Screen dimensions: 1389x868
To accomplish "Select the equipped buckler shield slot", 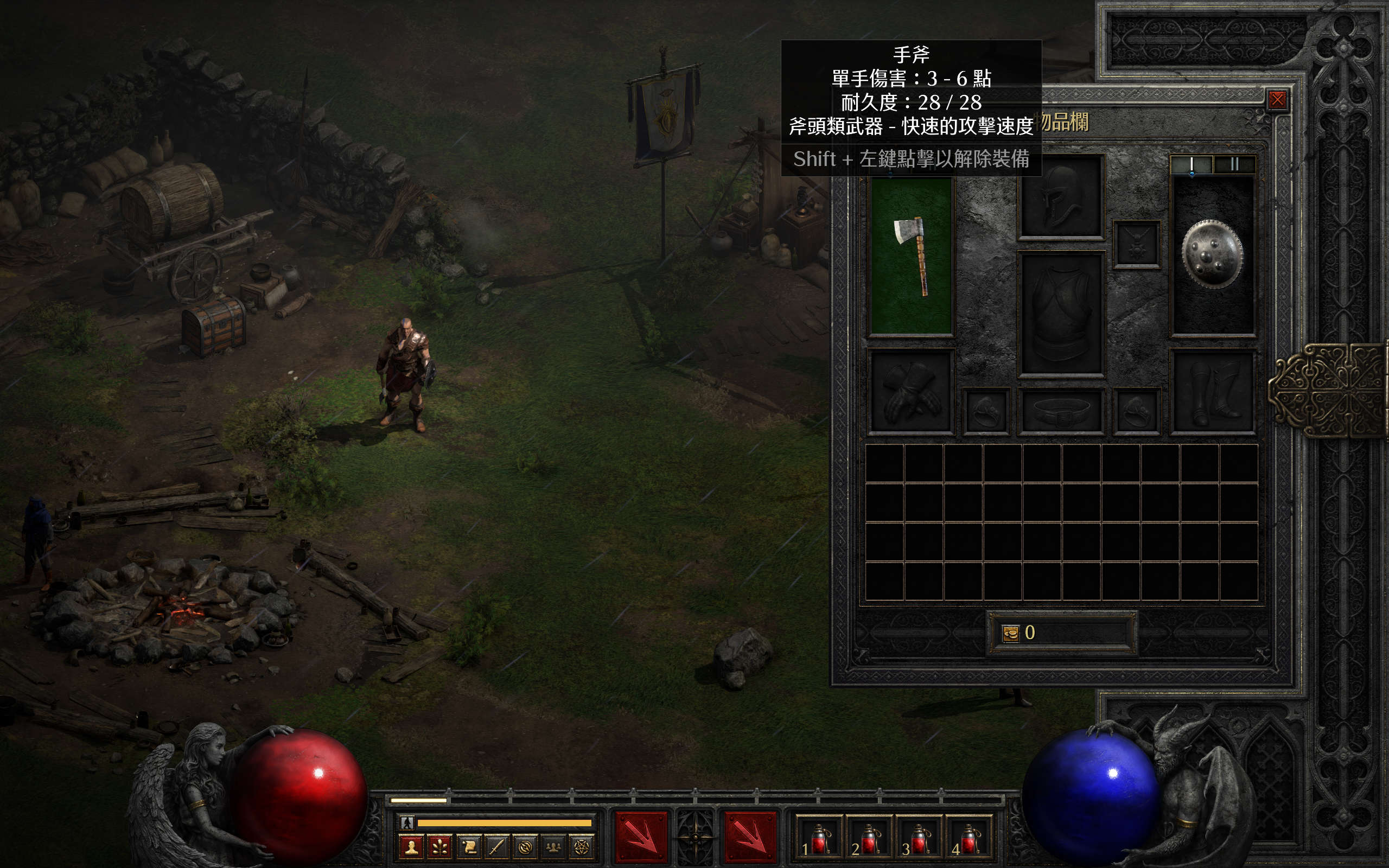I will point(1212,254).
